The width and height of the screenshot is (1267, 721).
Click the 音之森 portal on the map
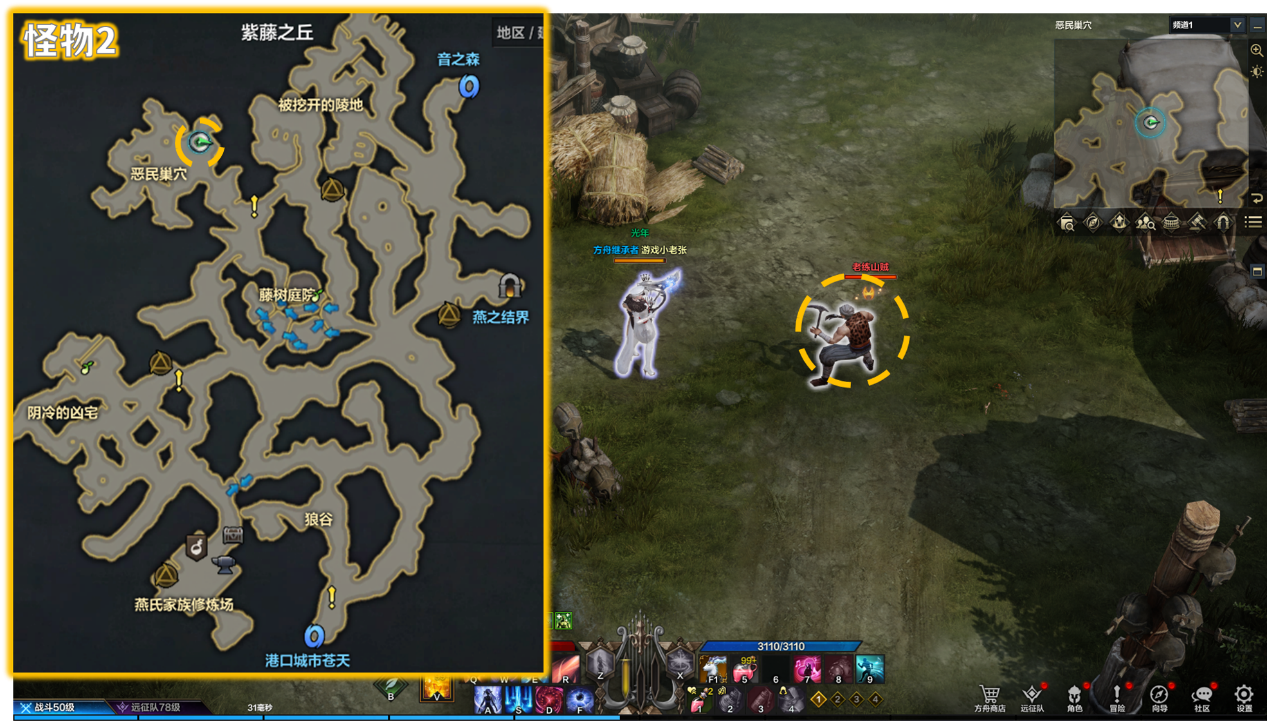(468, 87)
